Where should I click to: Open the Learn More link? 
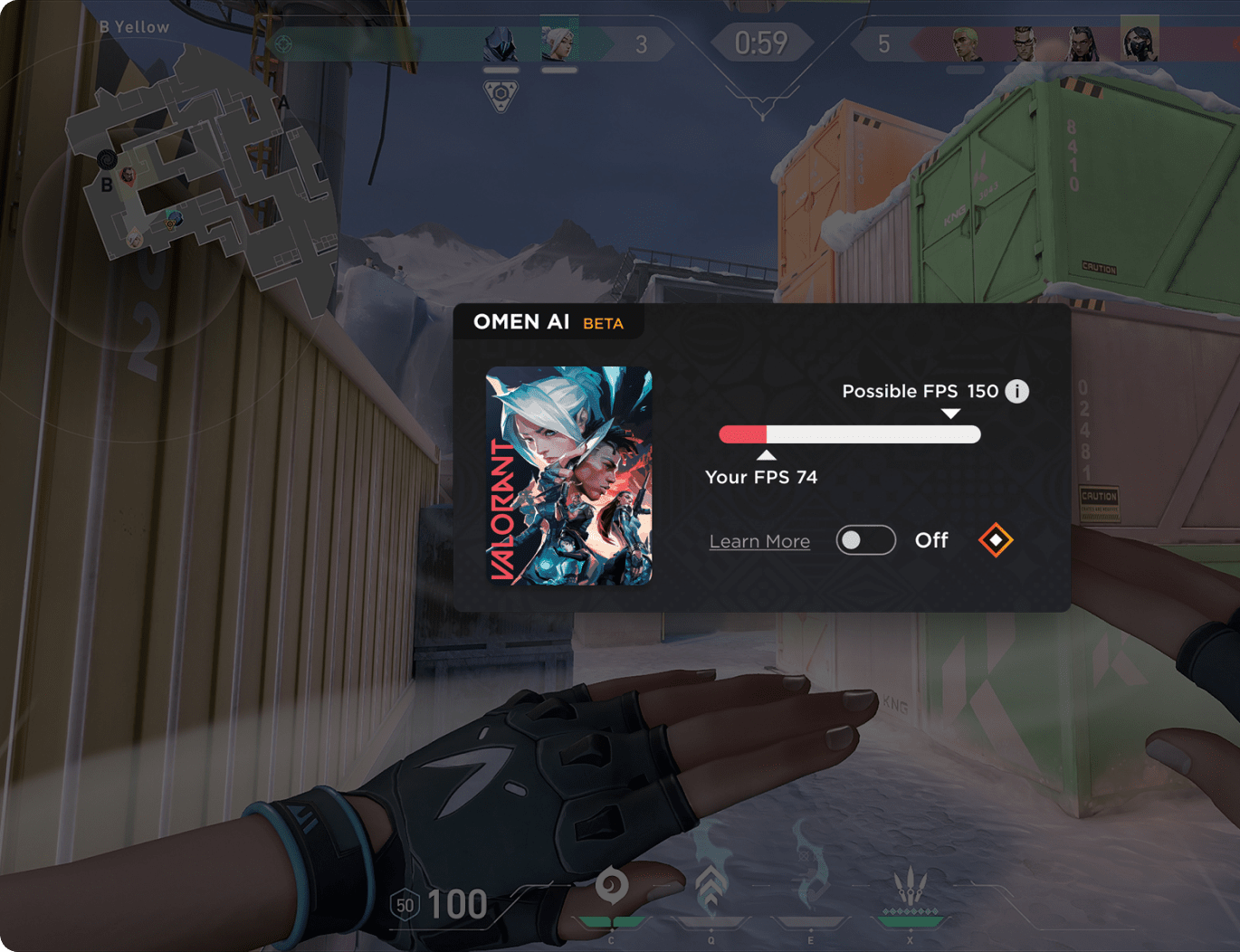tap(759, 541)
